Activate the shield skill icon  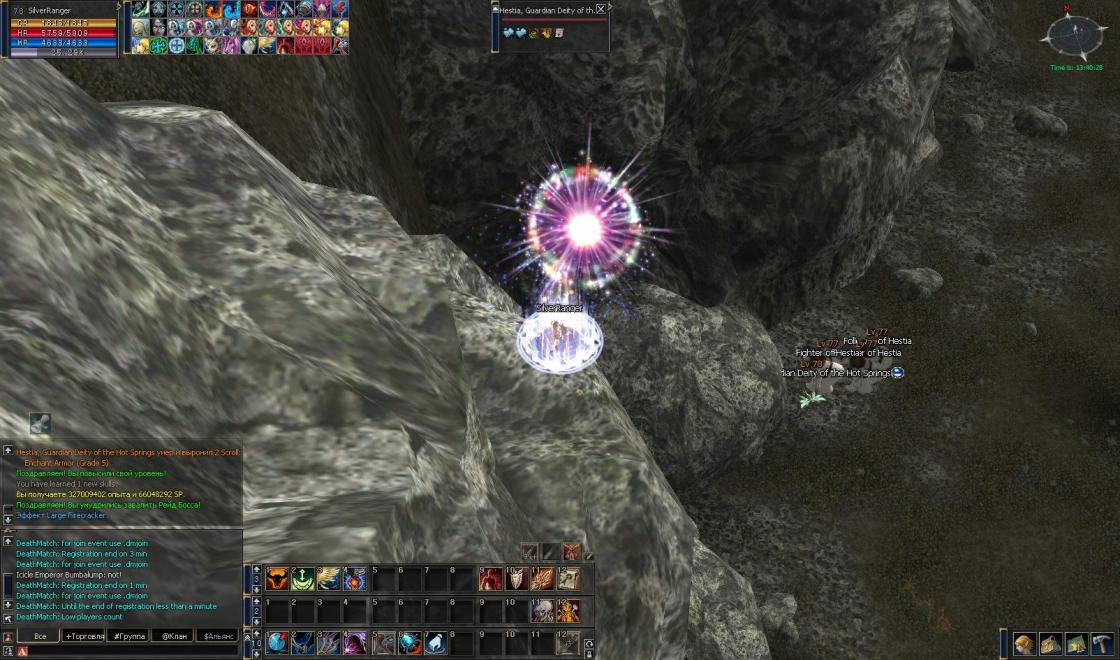[x=516, y=578]
